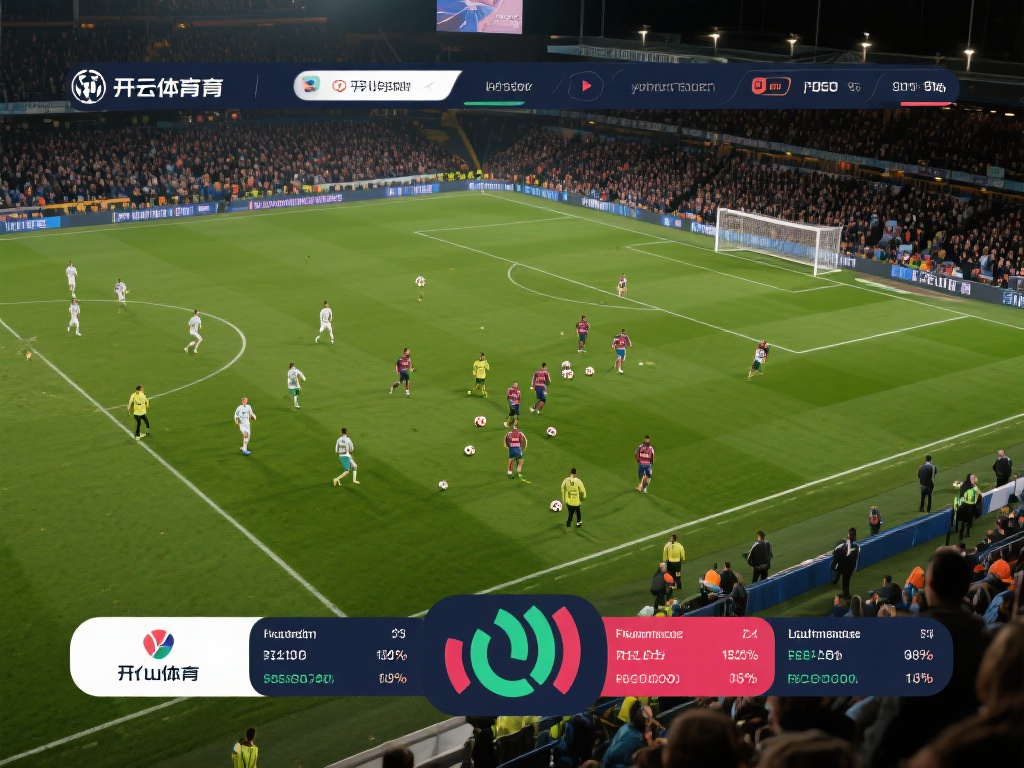Switch to the tab with the red underline
This screenshot has width=1024, height=768.
[x=919, y=87]
